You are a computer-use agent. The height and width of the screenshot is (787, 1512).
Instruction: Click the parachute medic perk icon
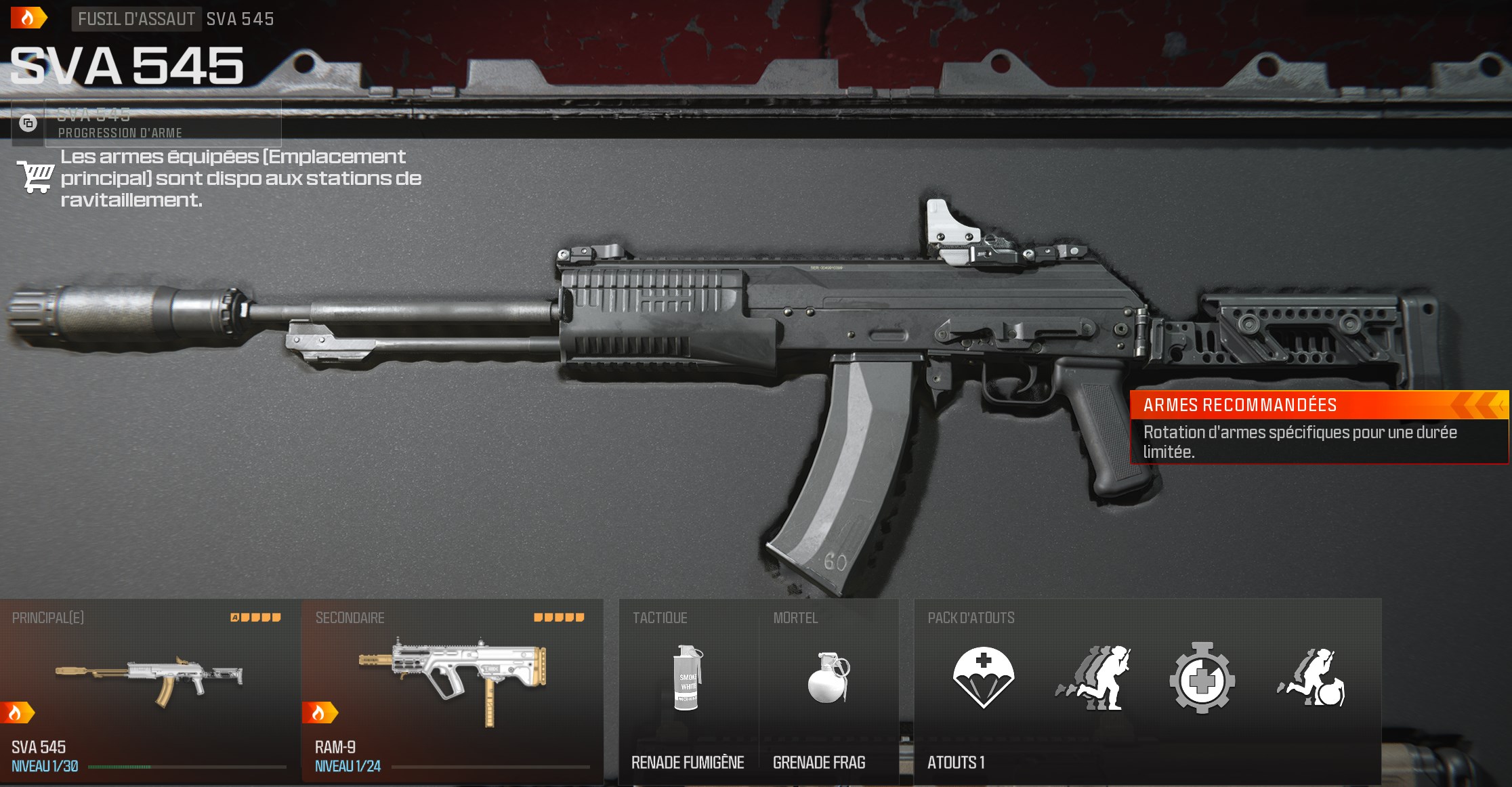click(x=983, y=677)
